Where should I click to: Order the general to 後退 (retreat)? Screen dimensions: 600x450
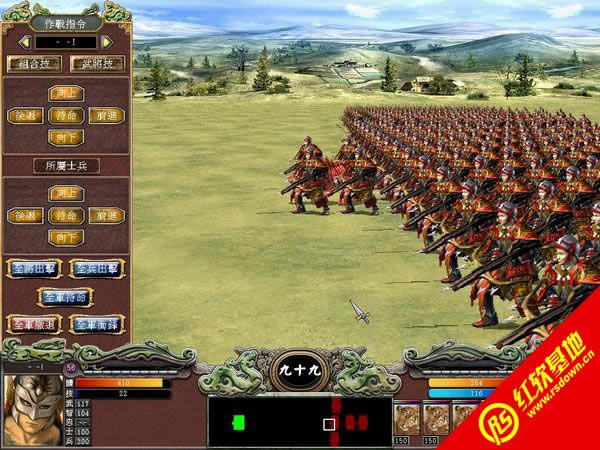pyautogui.click(x=24, y=116)
